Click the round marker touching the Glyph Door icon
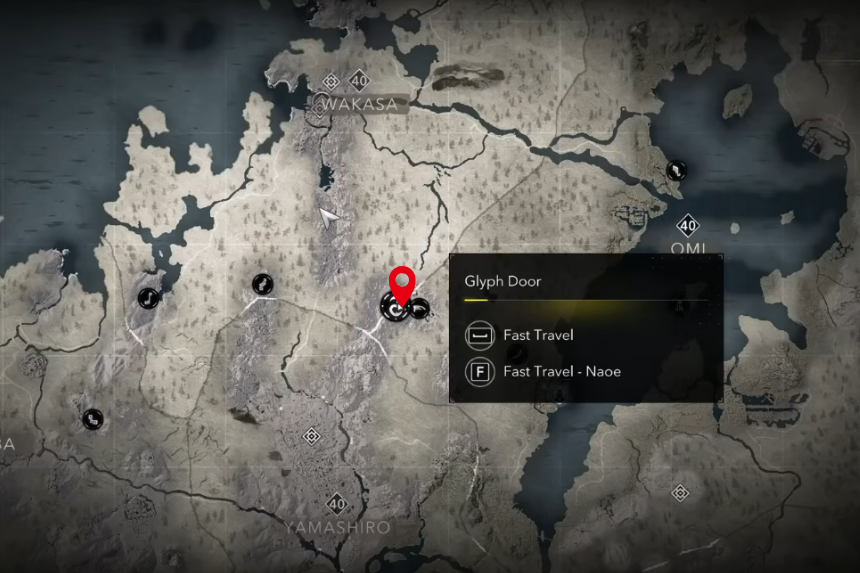Viewport: 860px width, 573px height. (x=420, y=309)
